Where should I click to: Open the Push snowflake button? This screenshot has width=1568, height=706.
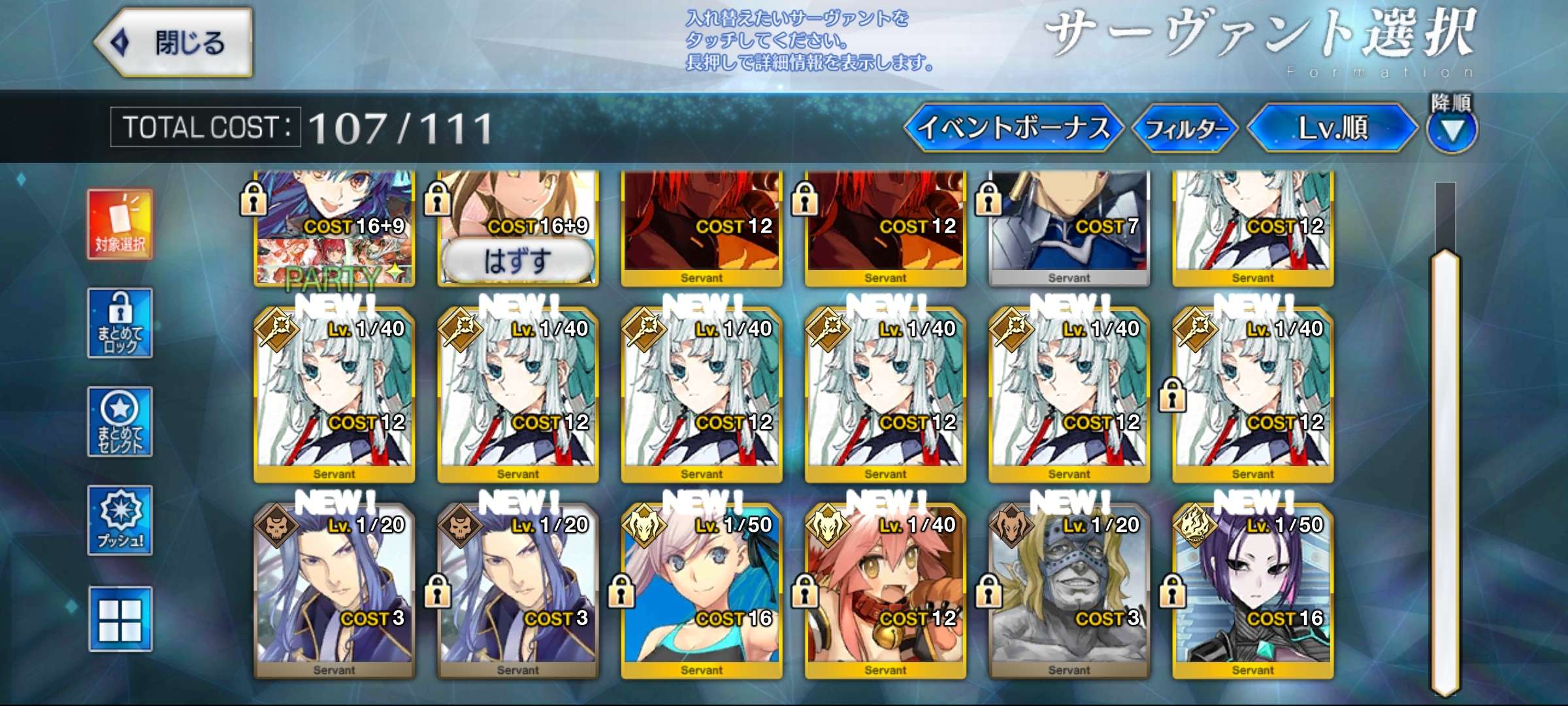click(120, 520)
